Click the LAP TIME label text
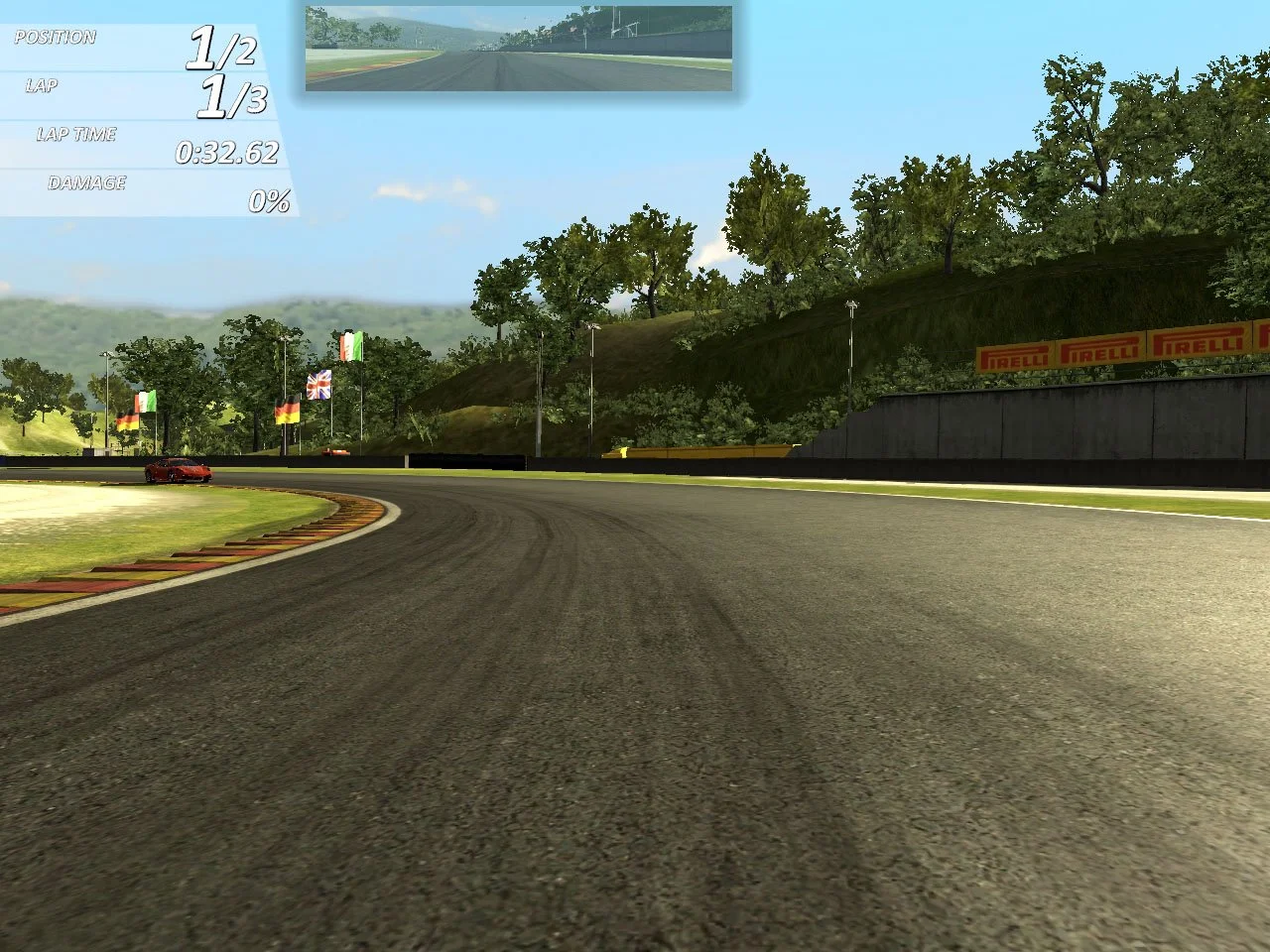The height and width of the screenshot is (952, 1270). coord(77,134)
